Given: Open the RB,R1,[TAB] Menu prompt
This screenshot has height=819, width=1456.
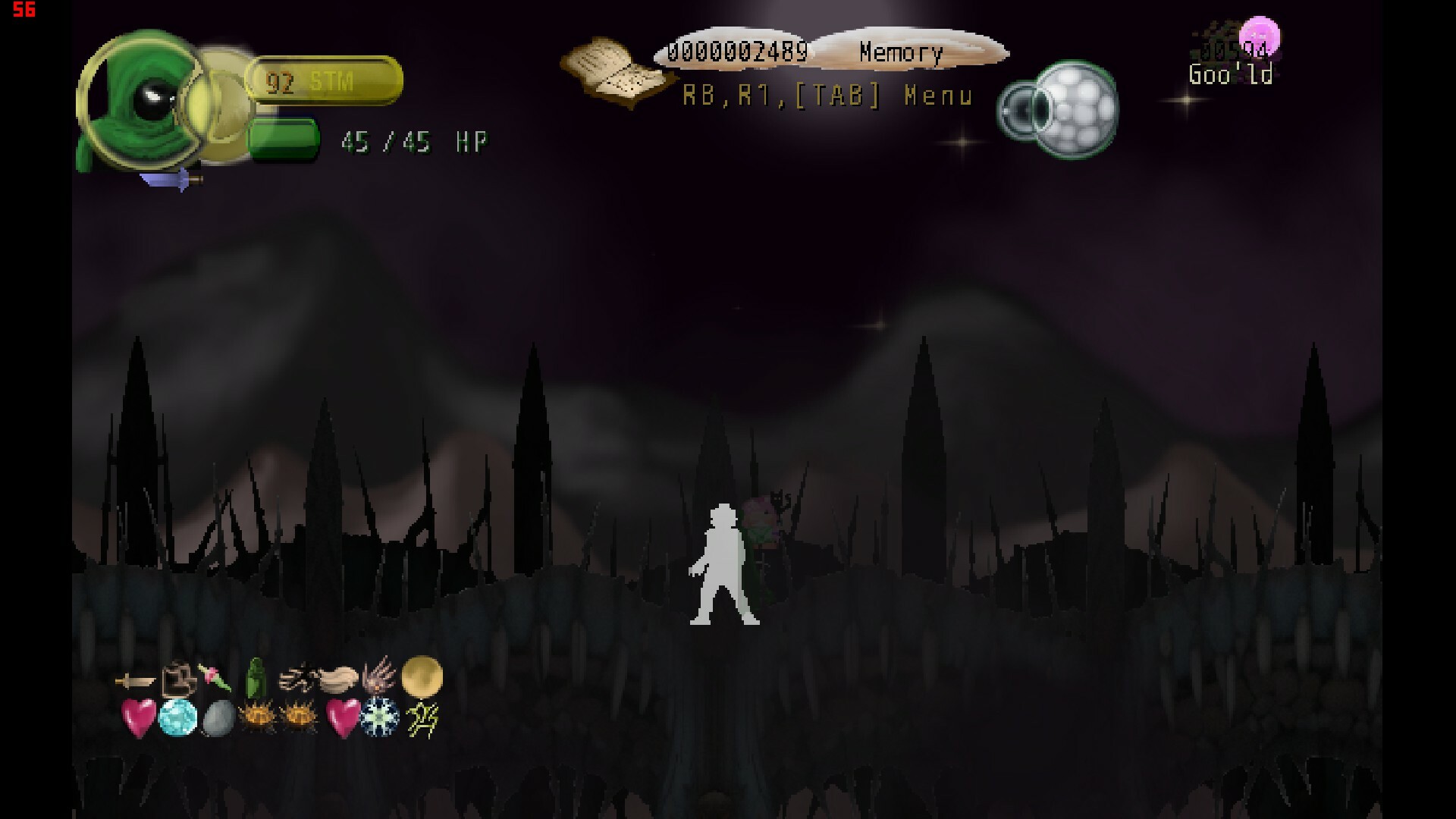Looking at the screenshot, I should [x=827, y=97].
